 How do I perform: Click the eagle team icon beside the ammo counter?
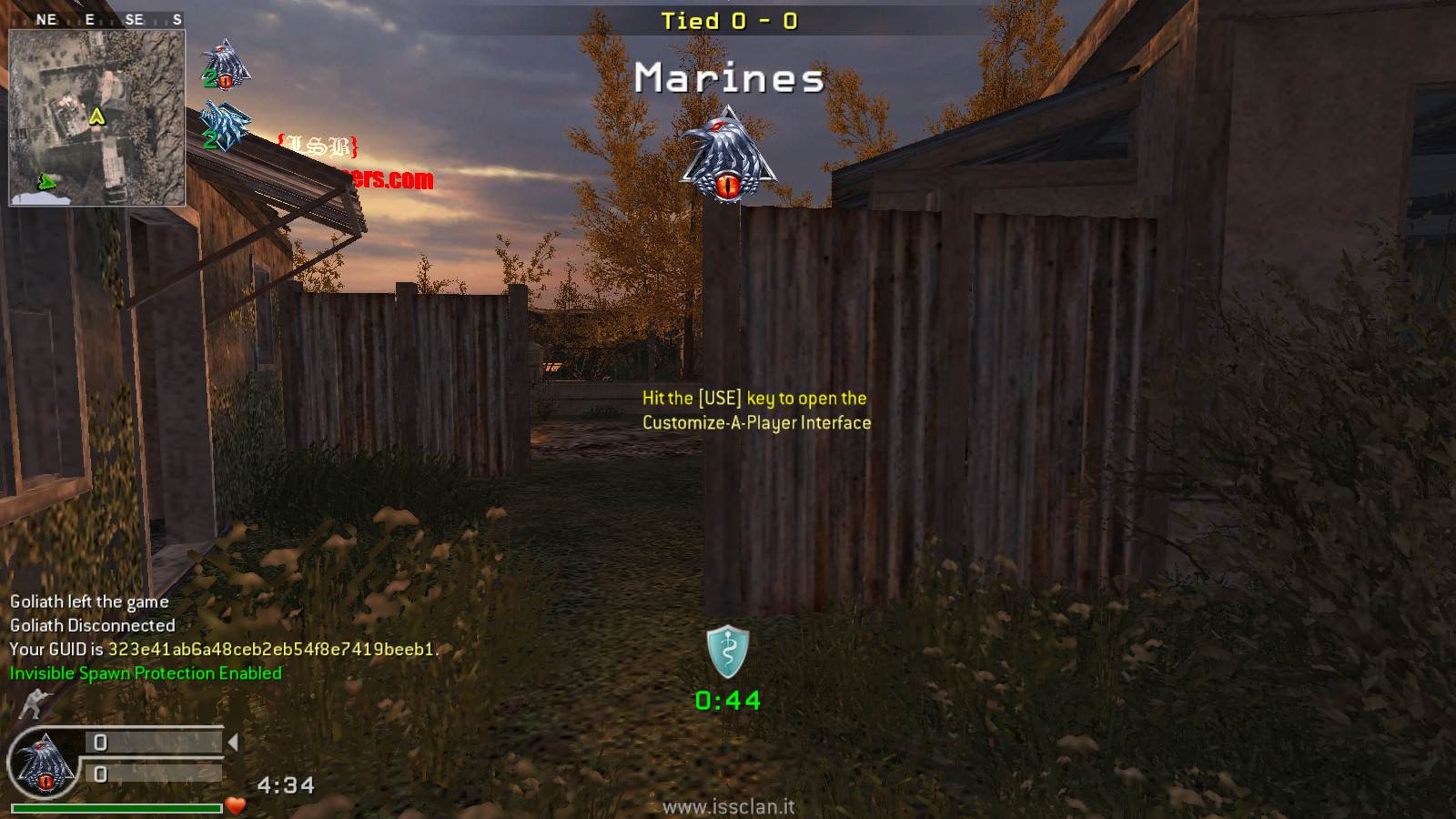tap(43, 763)
